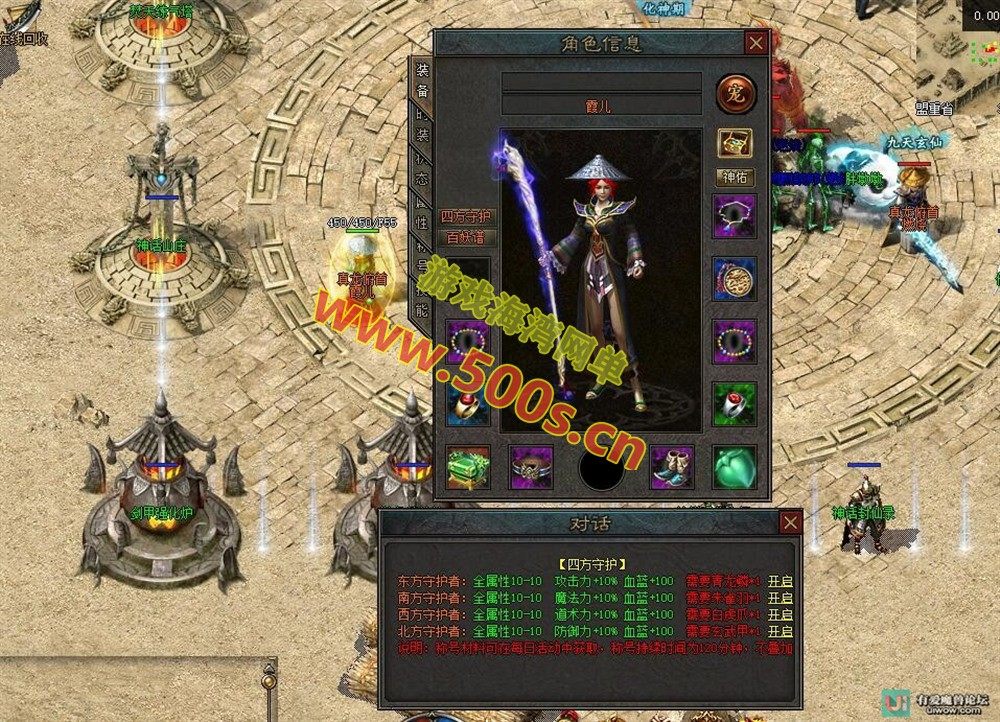1000x722 pixels.
Task: Select the green treasure box equipment slot
Action: (x=467, y=467)
